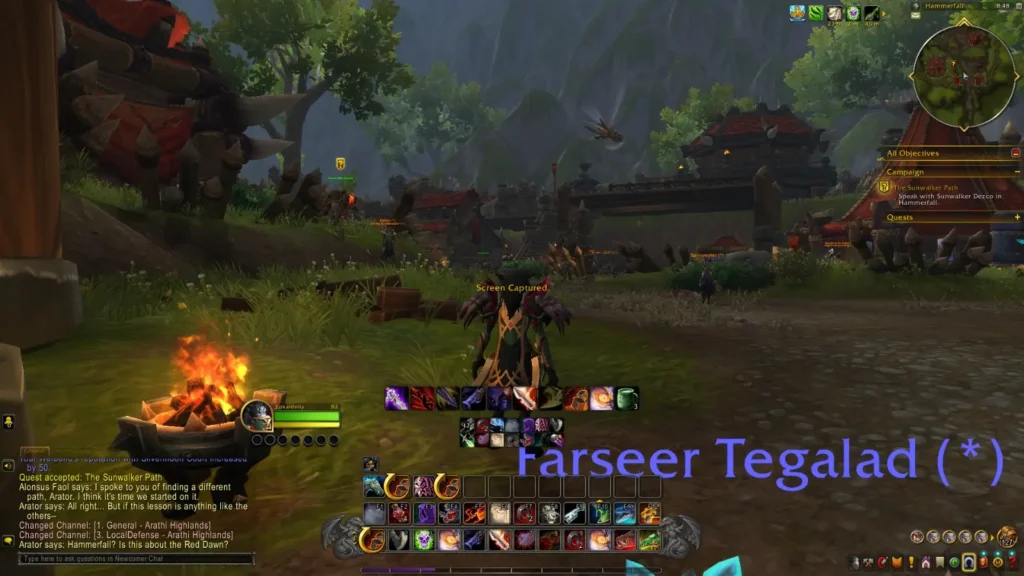Collapse the Campaign objectives section

pos(1016,172)
